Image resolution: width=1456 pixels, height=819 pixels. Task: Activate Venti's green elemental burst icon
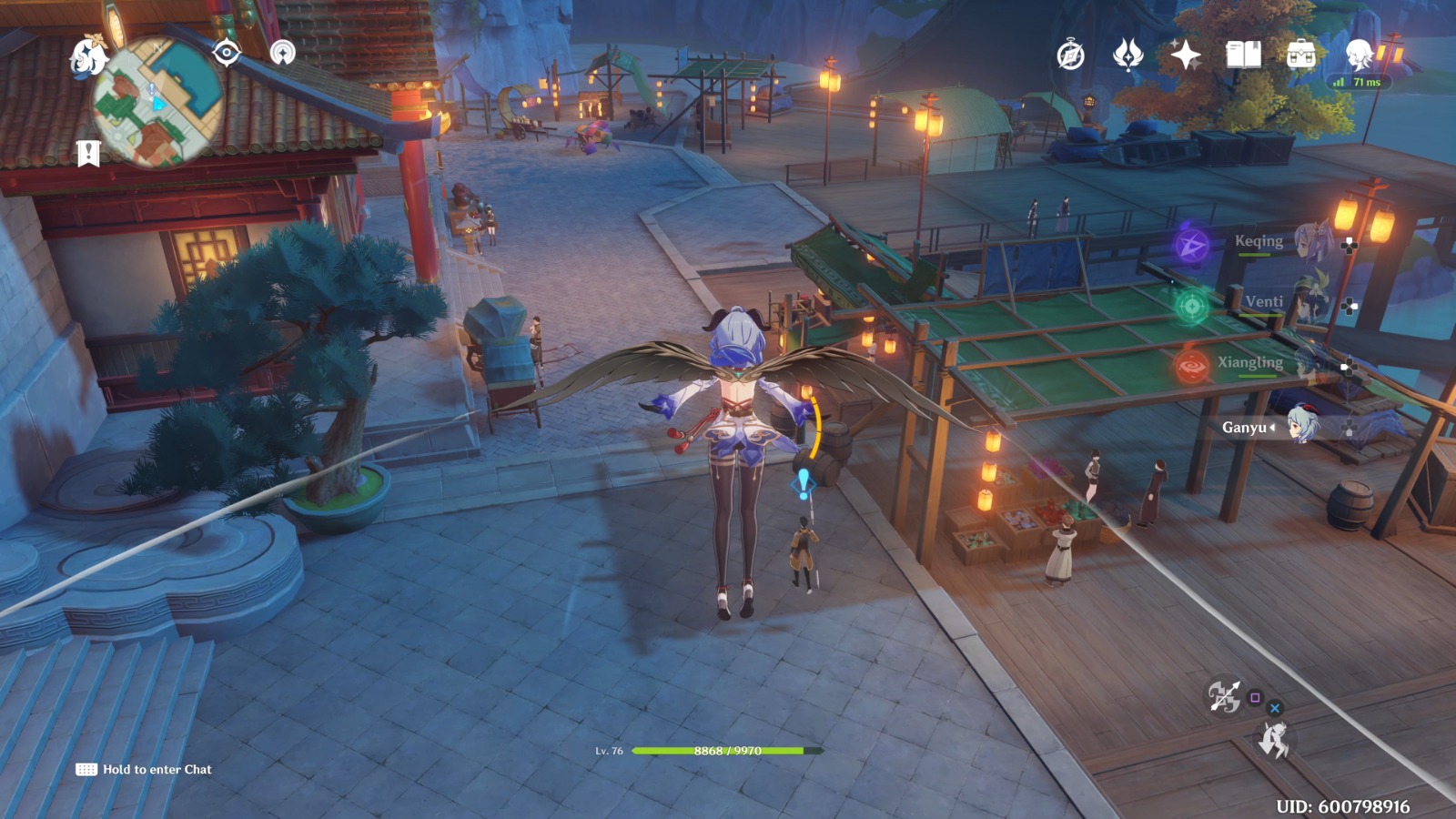(x=1191, y=306)
